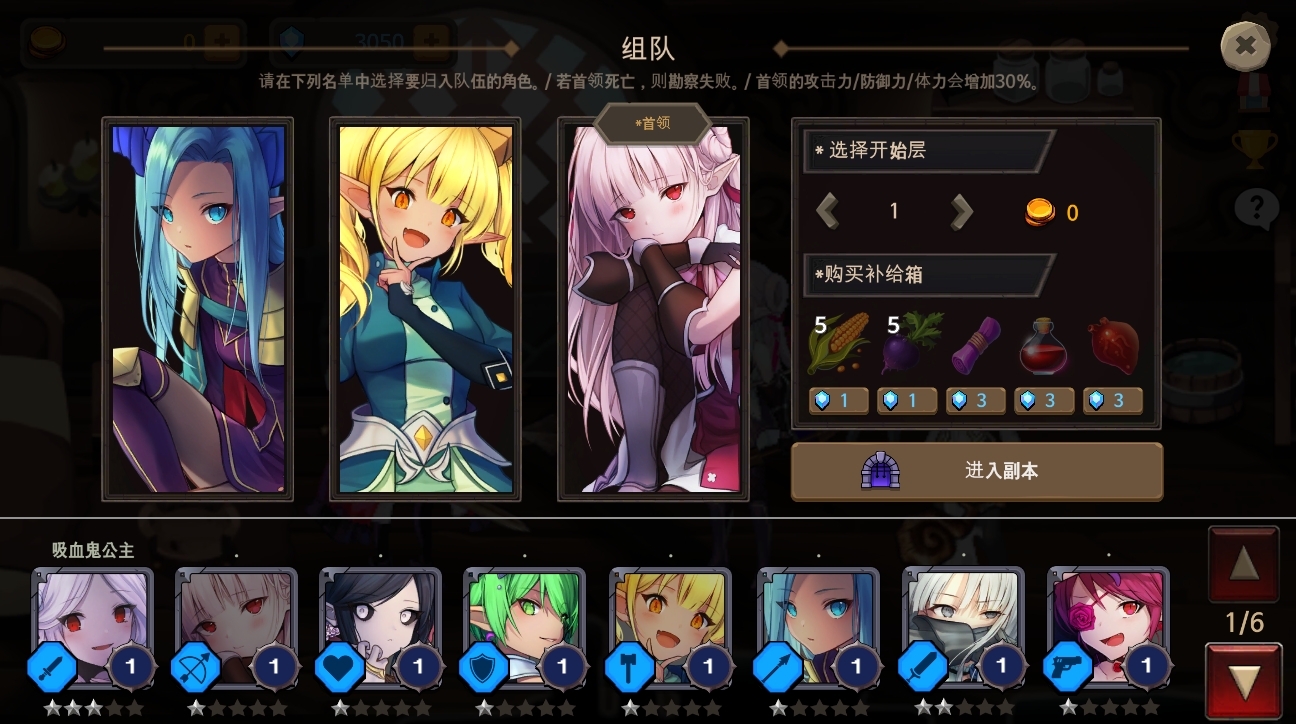The height and width of the screenshot is (724, 1296).
Task: Select the 首领 leader tab above the pink-haired character
Action: (652, 122)
